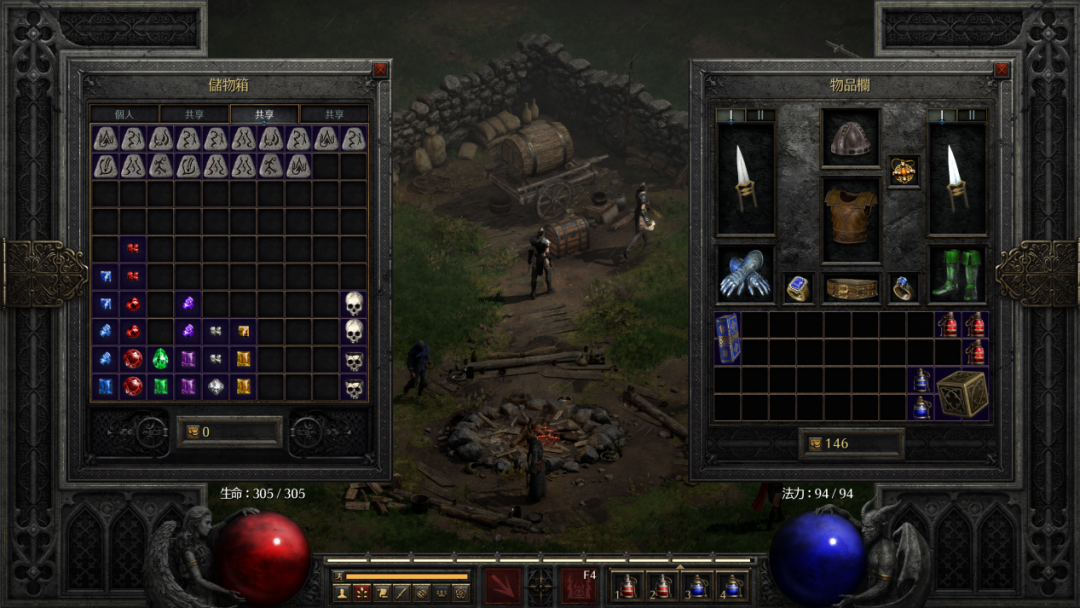
Task: Open the character screen mini-panel button
Action: coord(341,593)
